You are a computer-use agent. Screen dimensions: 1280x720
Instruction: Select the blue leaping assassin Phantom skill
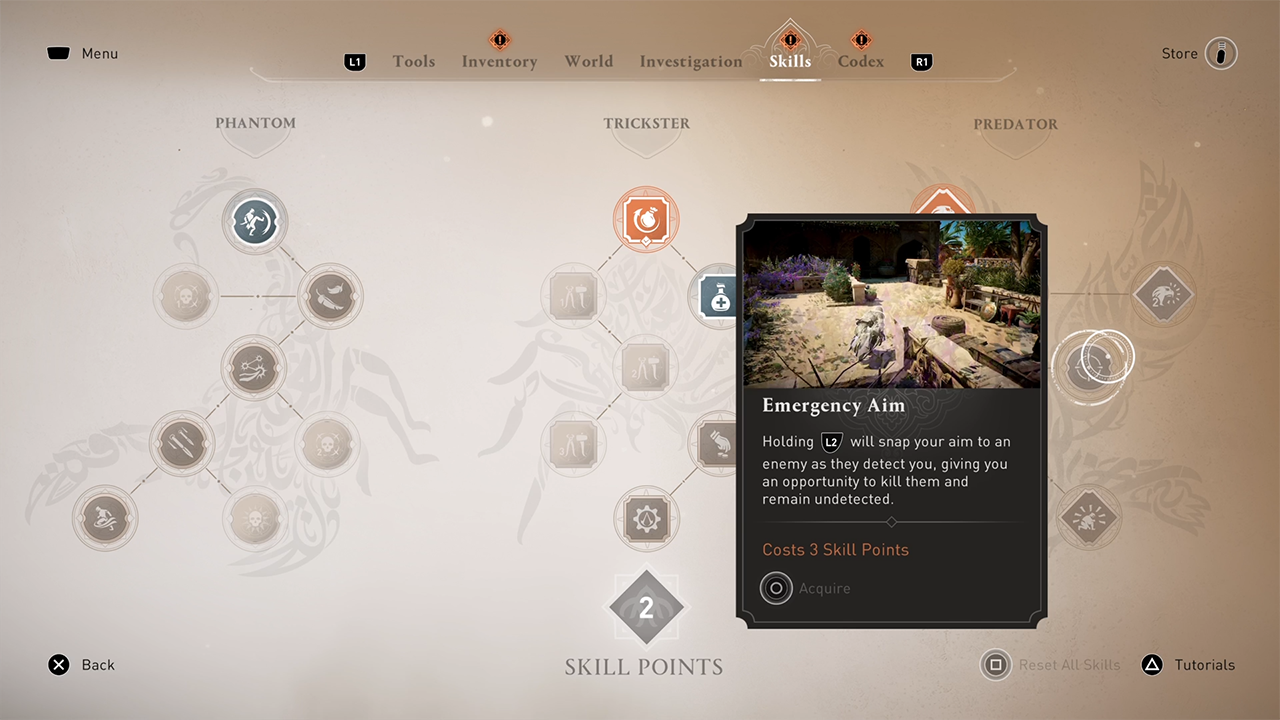[255, 220]
